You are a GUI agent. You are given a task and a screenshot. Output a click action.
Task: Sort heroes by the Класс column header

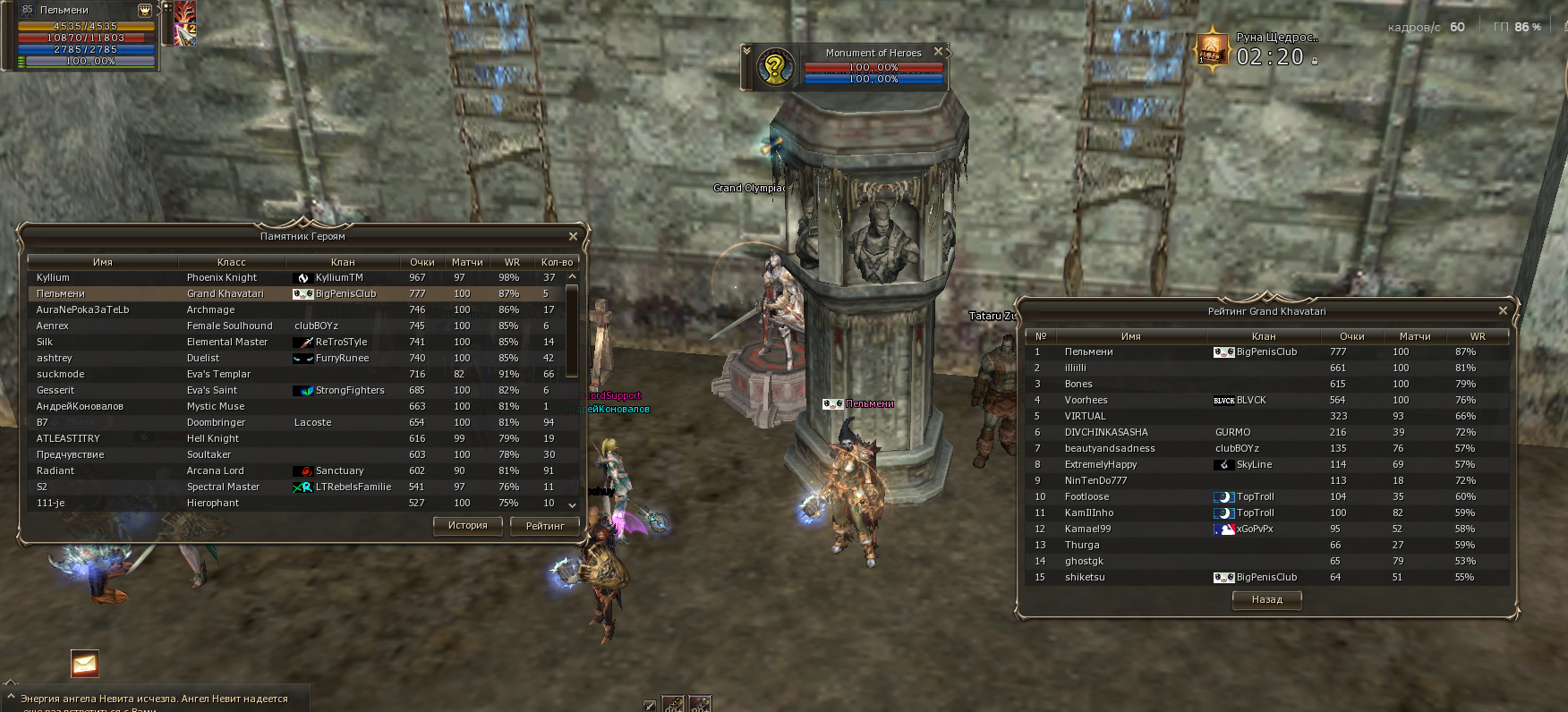click(231, 262)
